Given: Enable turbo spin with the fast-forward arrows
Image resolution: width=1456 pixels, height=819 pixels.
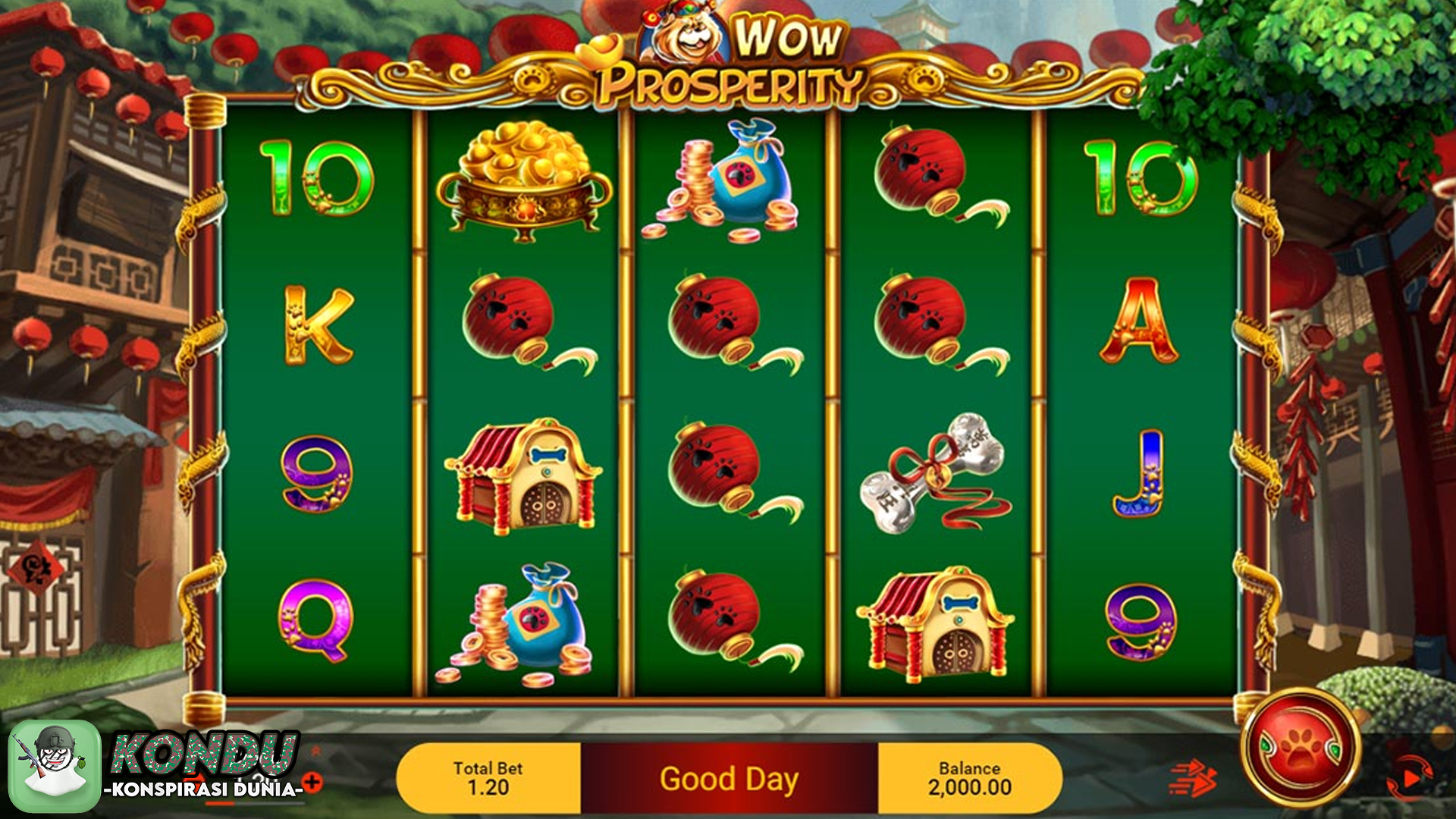Looking at the screenshot, I should (x=1192, y=780).
